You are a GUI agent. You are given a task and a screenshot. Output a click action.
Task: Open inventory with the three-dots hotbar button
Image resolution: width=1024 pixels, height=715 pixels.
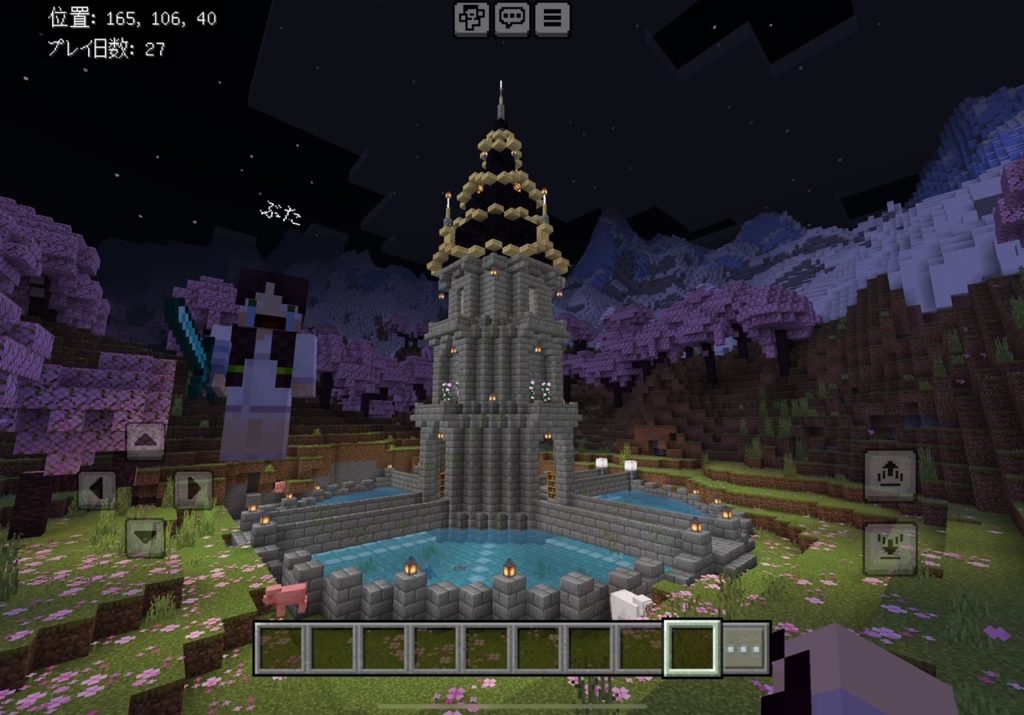point(745,648)
